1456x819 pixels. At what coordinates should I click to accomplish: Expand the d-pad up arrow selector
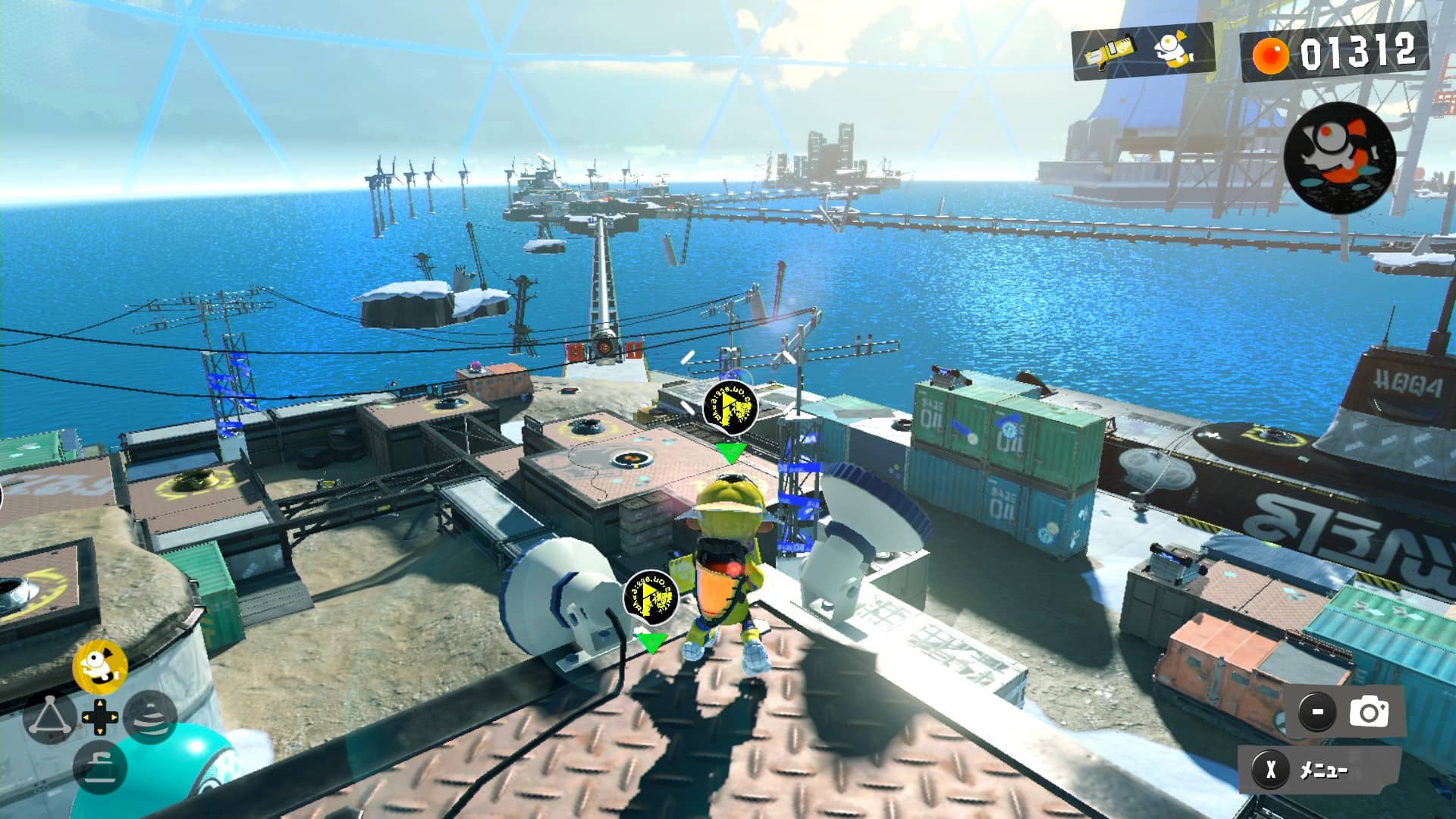pos(99,703)
